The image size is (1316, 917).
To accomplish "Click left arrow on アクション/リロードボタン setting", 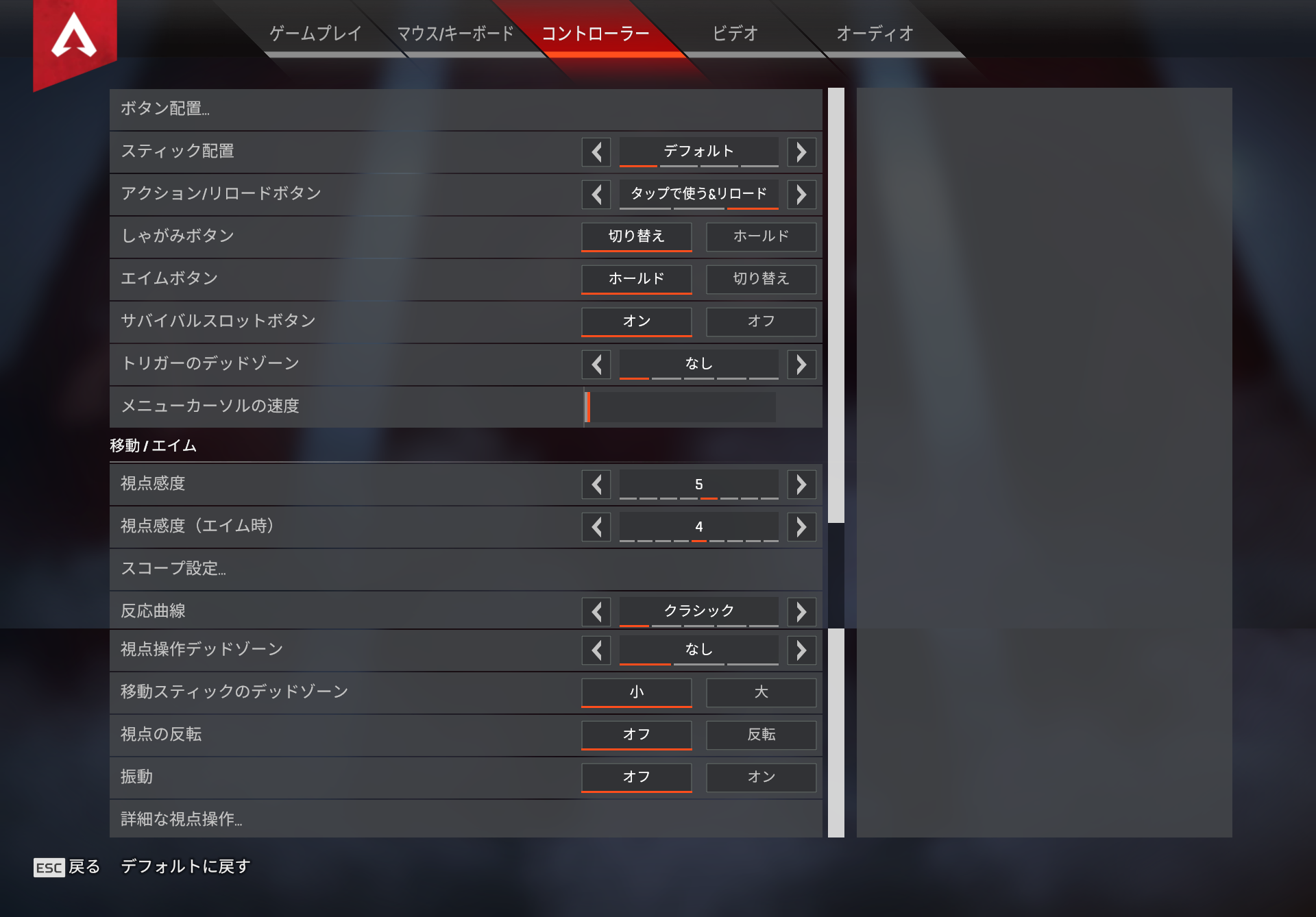I will coord(596,194).
